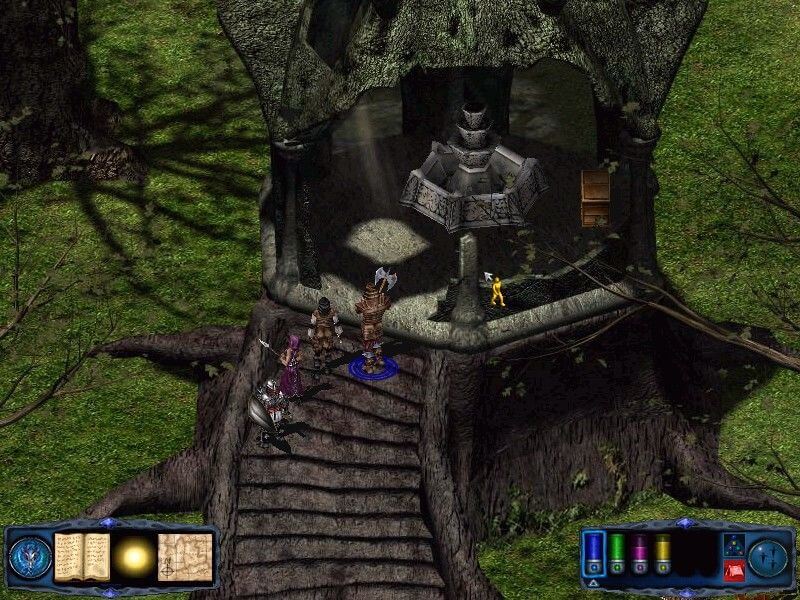Open the party formation icon
Viewport: 800px width, 600px height.
[x=732, y=545]
